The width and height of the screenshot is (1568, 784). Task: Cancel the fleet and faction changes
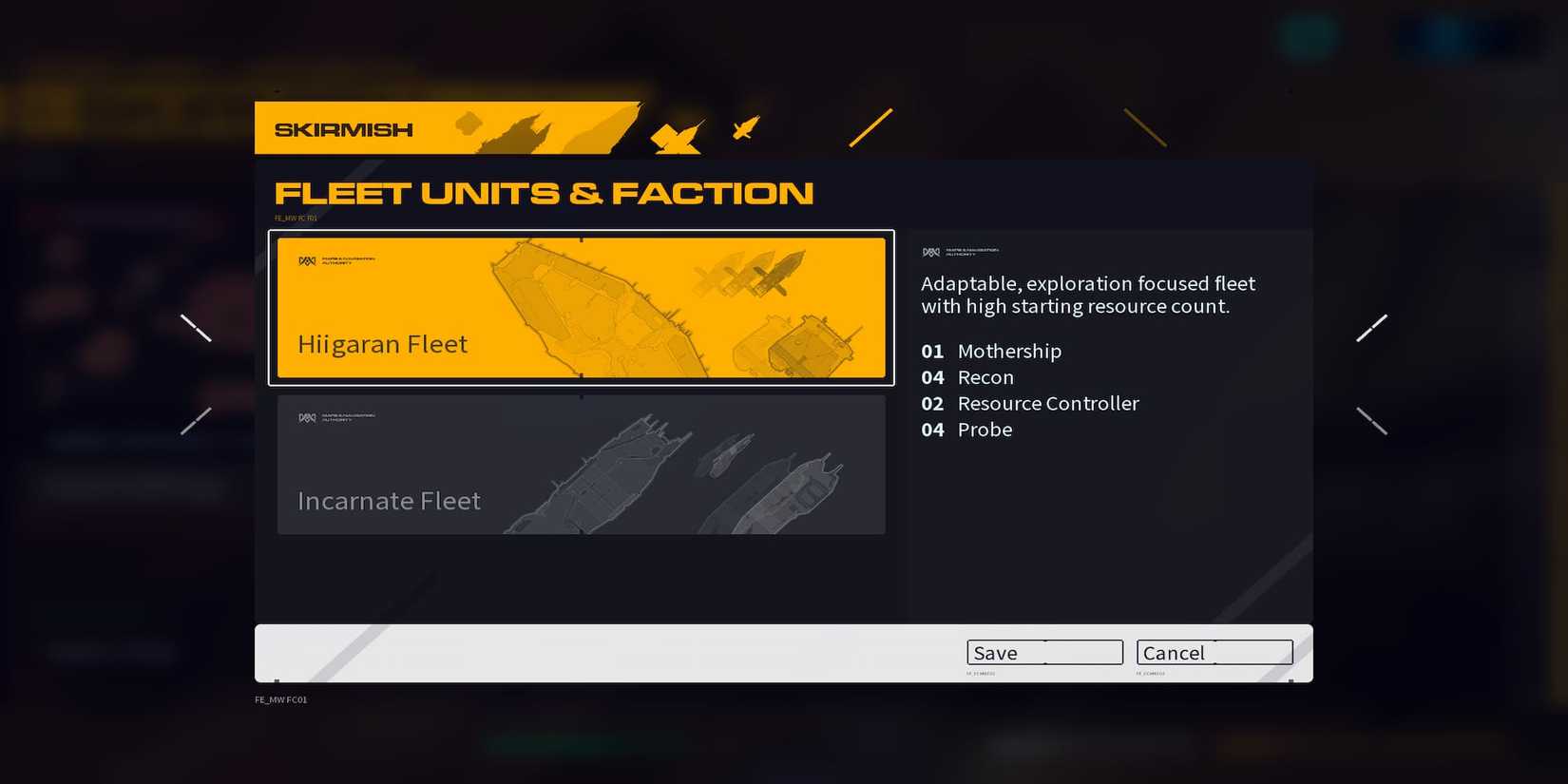(x=1214, y=653)
